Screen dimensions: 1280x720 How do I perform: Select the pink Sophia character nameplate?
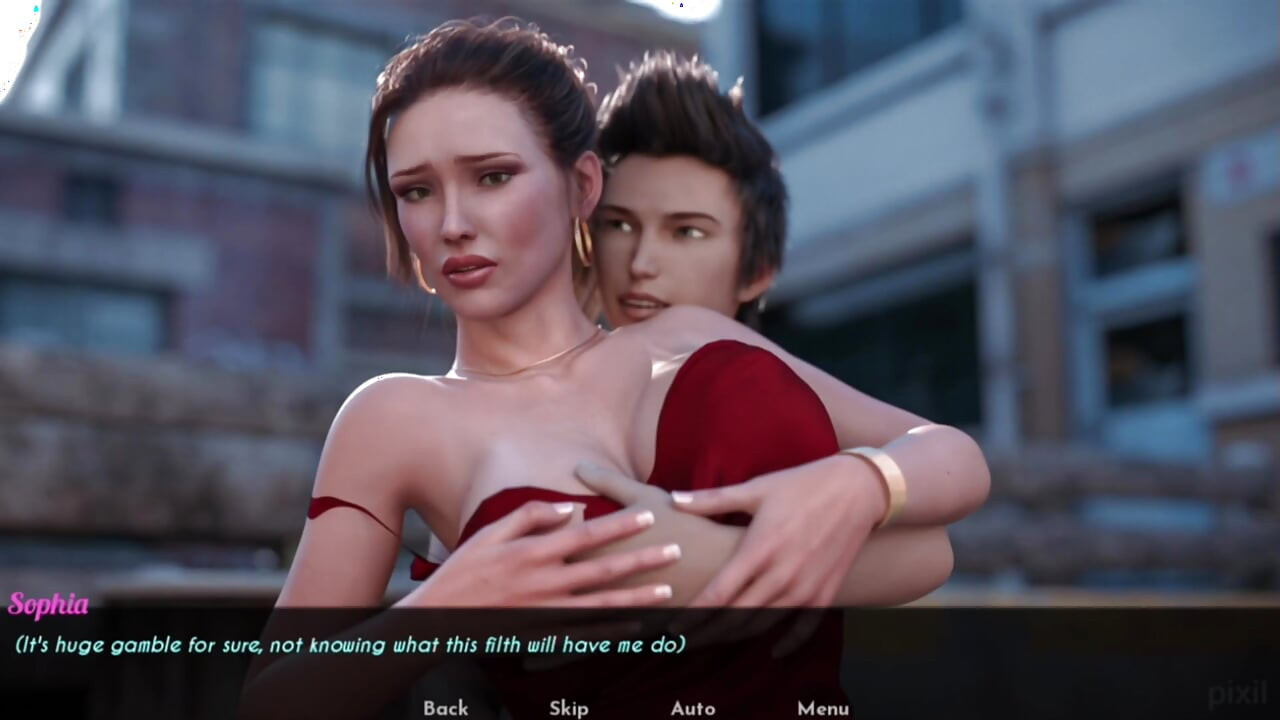pos(49,603)
